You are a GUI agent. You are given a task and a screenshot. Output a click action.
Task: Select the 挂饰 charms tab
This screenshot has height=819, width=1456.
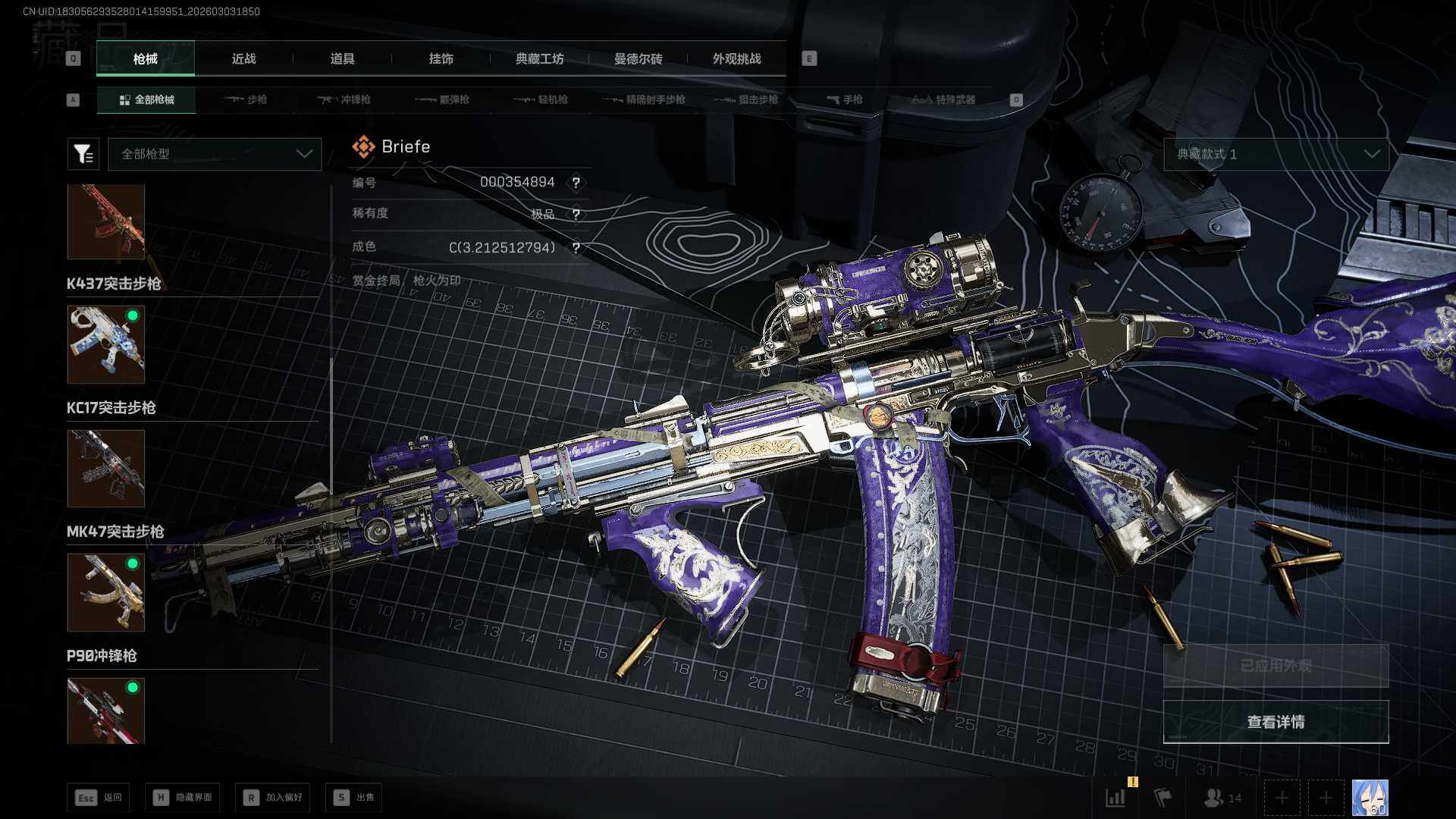coord(441,59)
